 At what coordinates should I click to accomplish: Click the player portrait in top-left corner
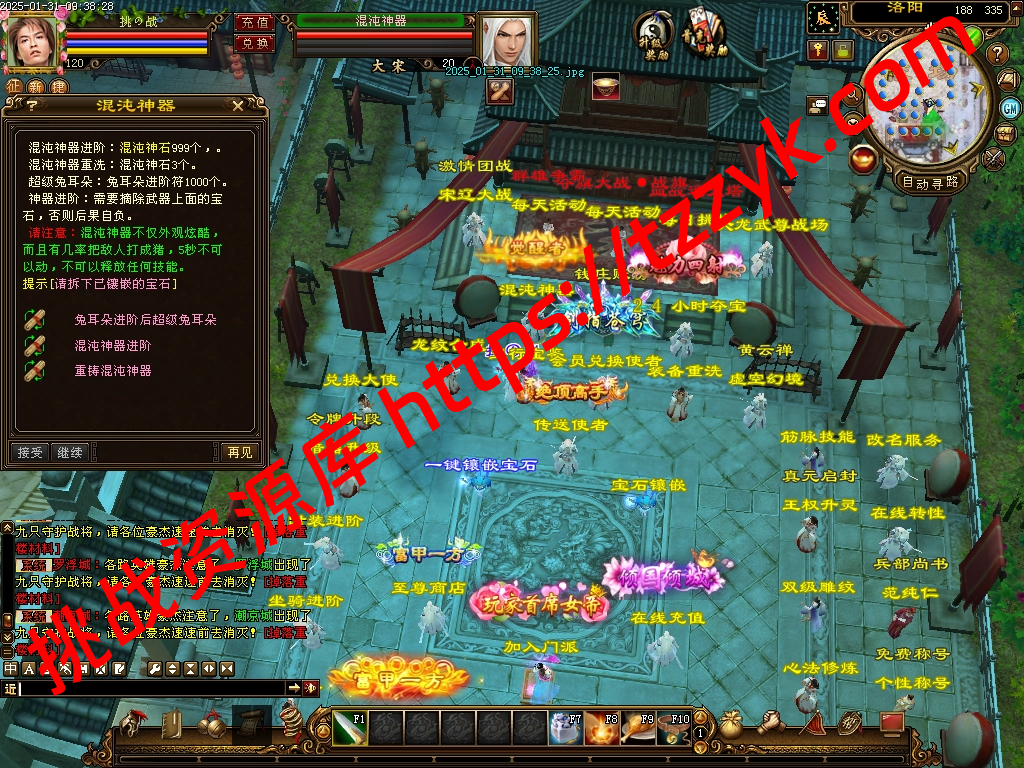[x=32, y=40]
